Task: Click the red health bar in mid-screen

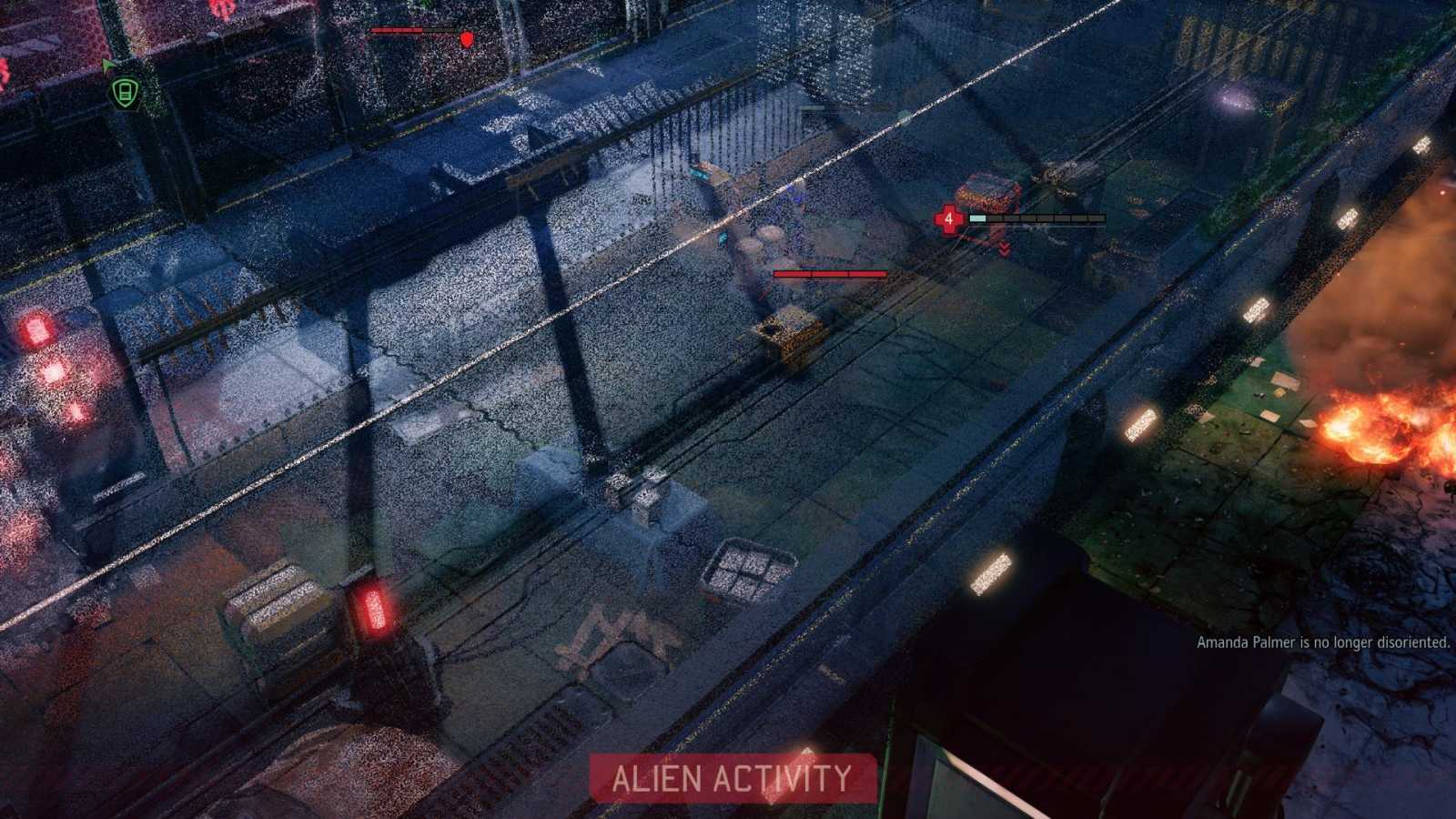Action: click(x=828, y=271)
